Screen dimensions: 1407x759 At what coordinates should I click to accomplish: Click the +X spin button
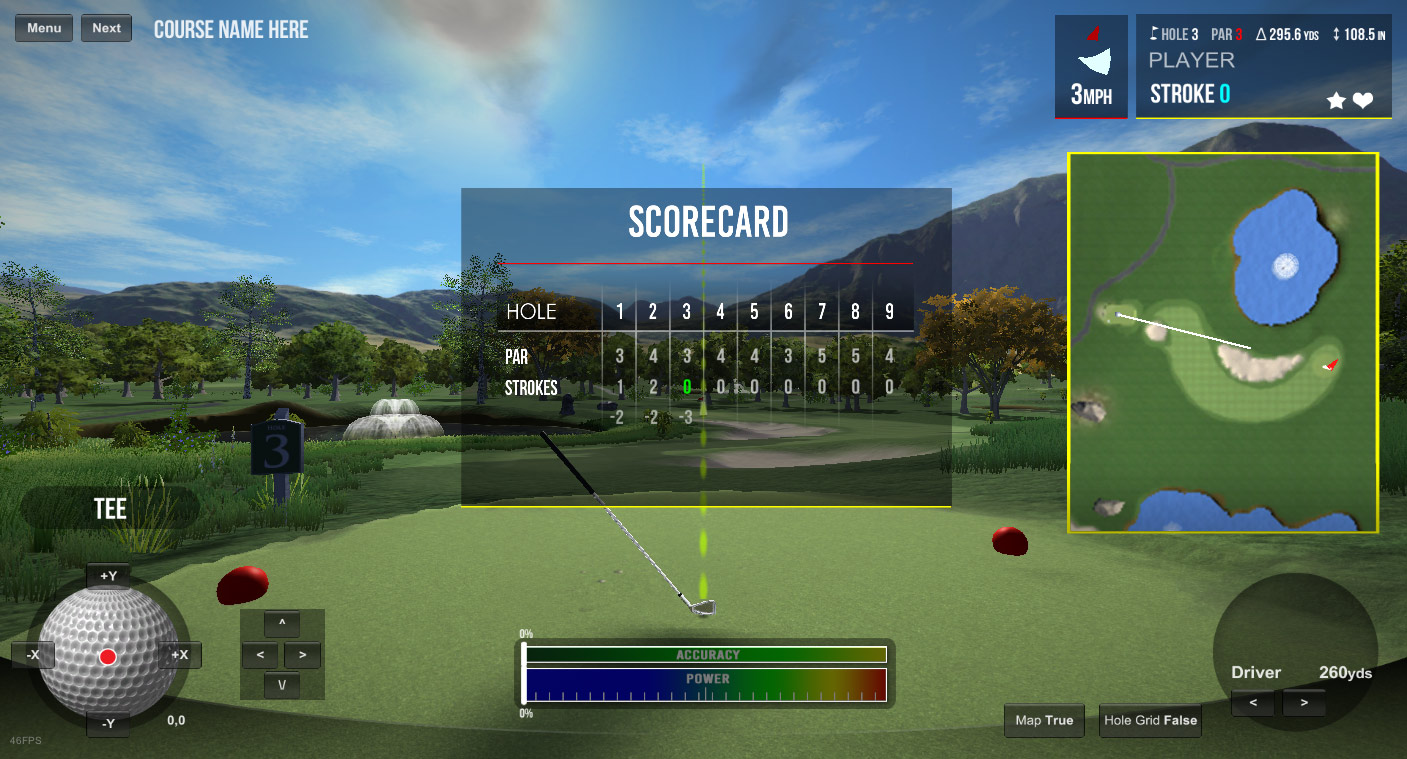point(180,655)
